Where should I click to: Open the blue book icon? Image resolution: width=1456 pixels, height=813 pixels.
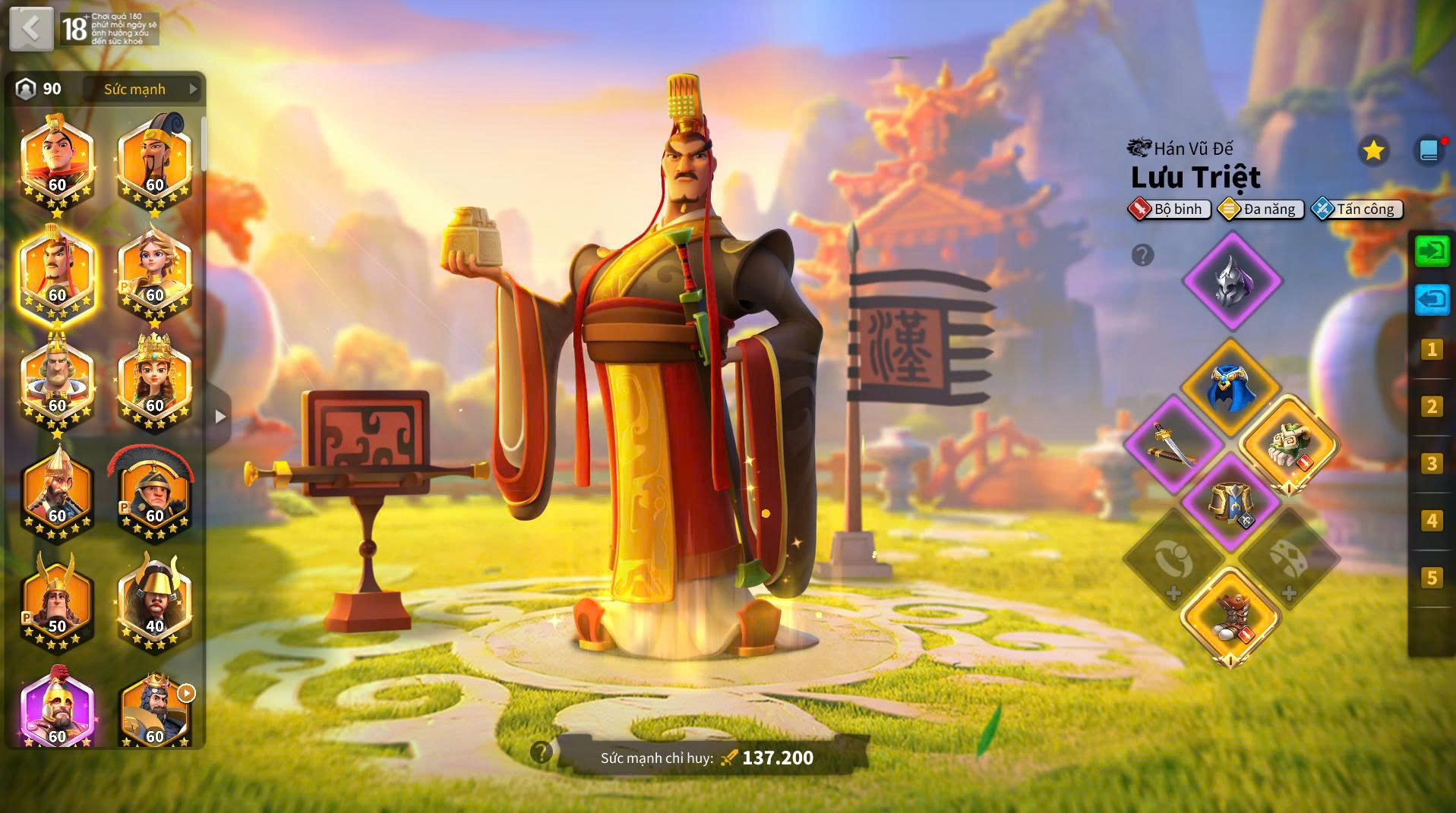pos(1429,150)
